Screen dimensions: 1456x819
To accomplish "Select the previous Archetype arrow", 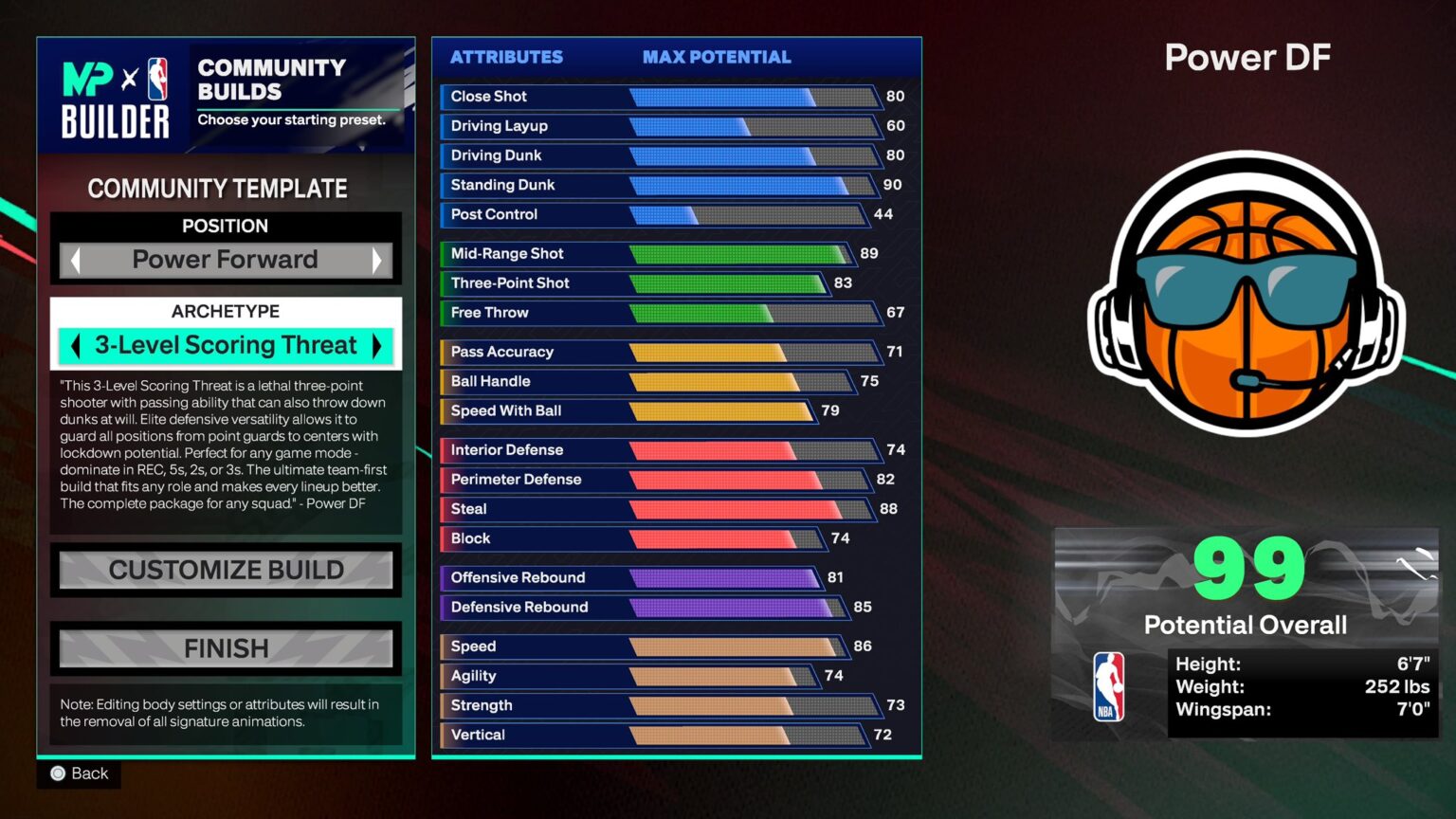I will pyautogui.click(x=75, y=345).
